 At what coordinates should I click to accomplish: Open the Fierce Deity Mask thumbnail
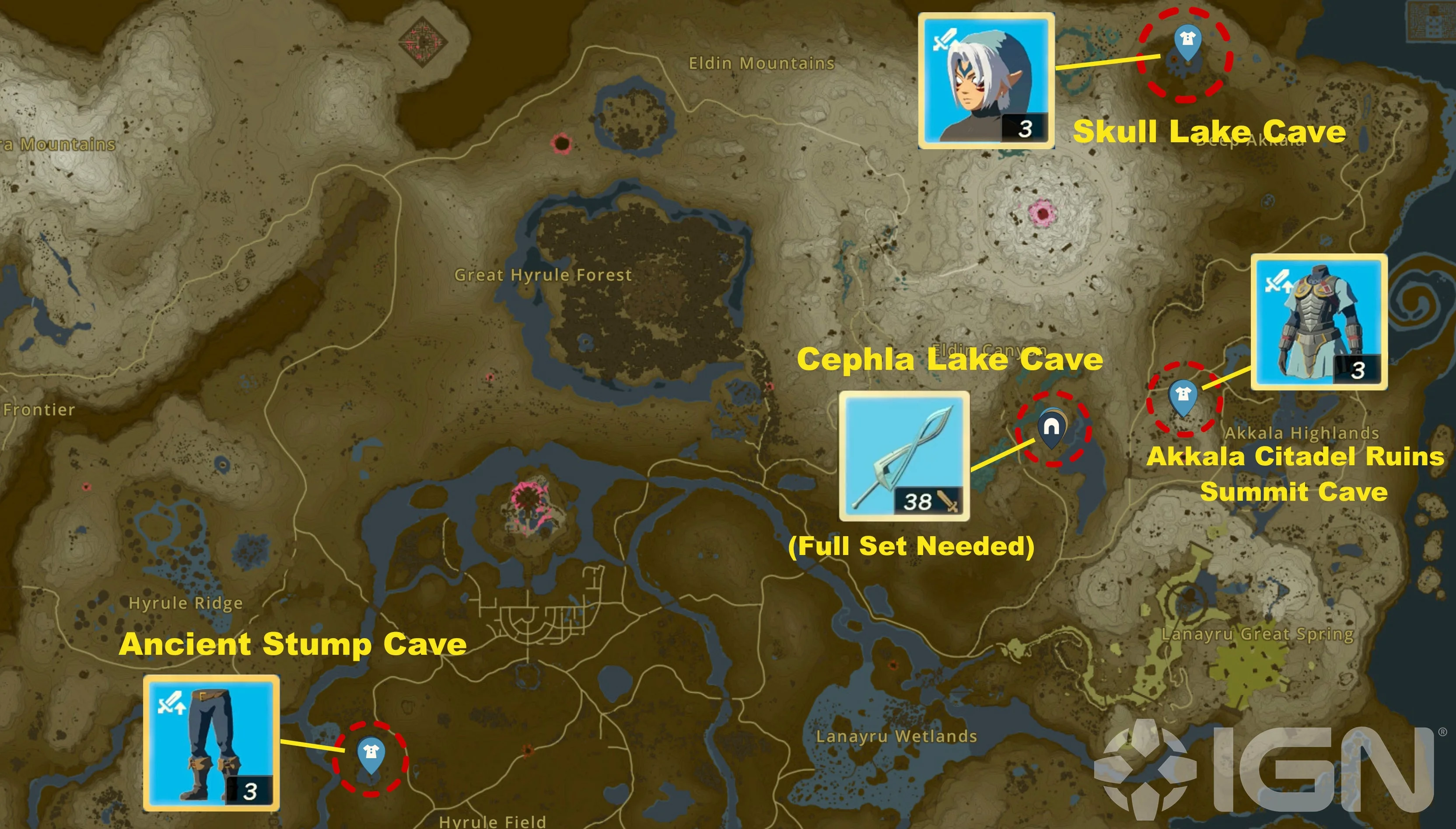tap(986, 81)
